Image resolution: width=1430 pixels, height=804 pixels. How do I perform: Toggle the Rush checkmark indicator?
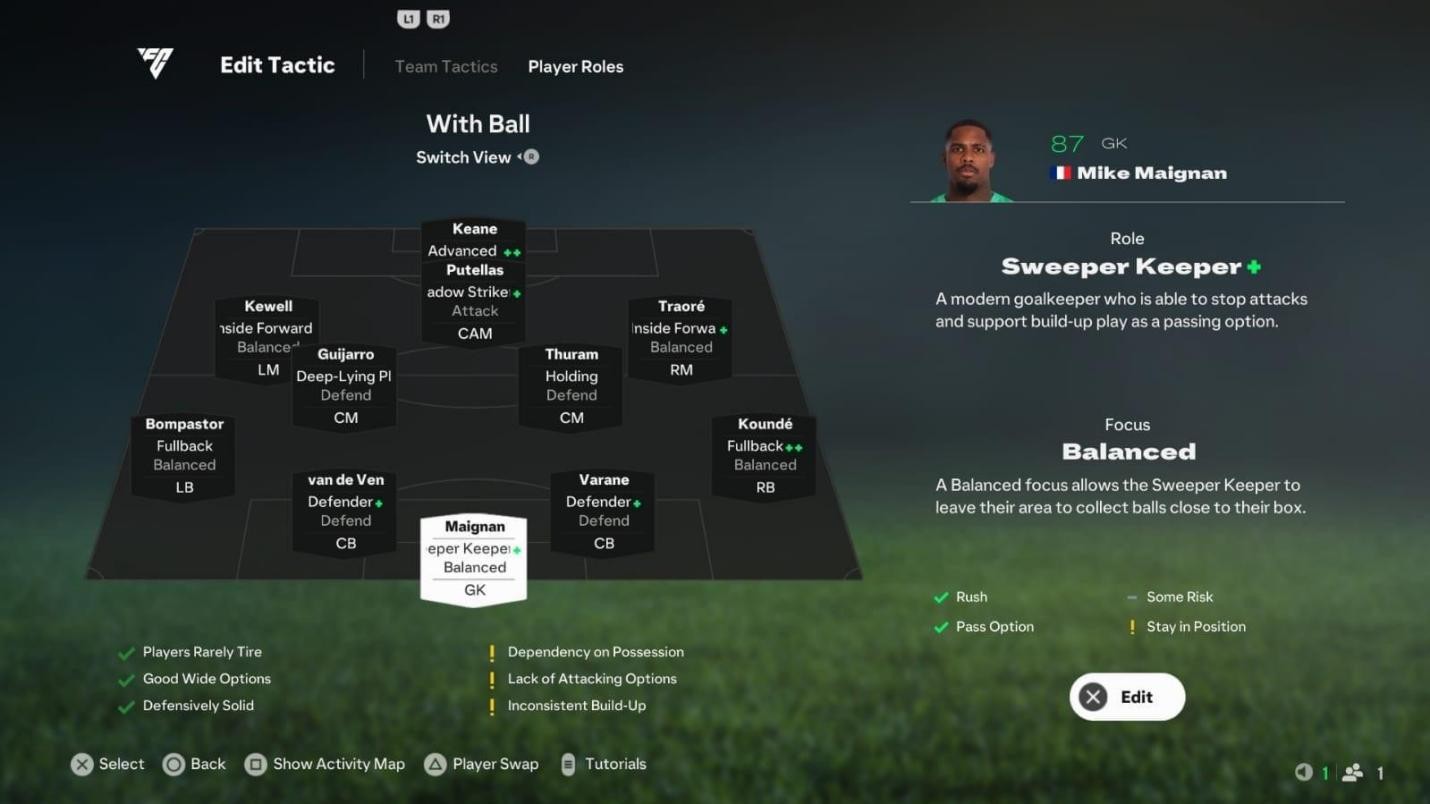940,597
